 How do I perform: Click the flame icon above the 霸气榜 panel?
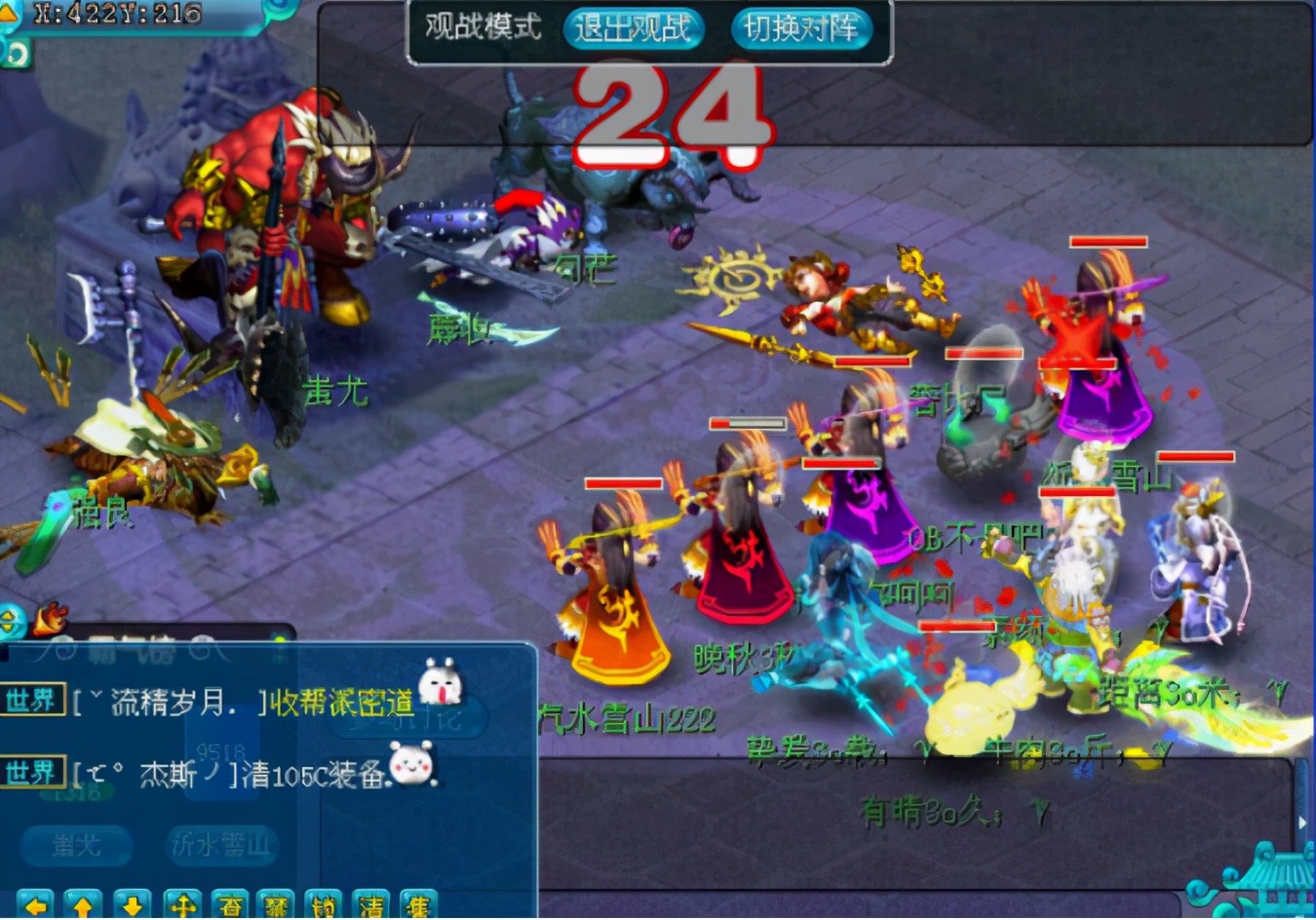[x=50, y=617]
